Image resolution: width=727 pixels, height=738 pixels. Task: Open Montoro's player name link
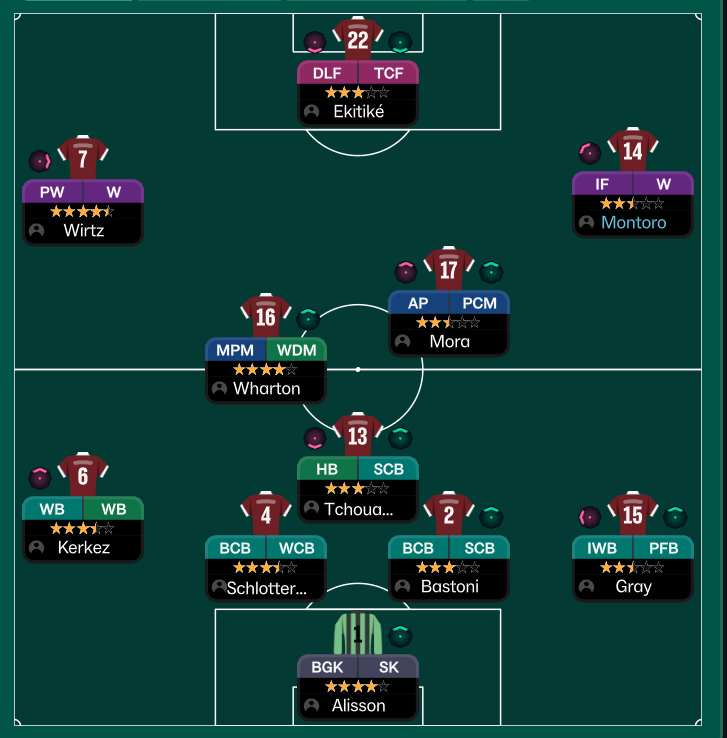(x=633, y=223)
